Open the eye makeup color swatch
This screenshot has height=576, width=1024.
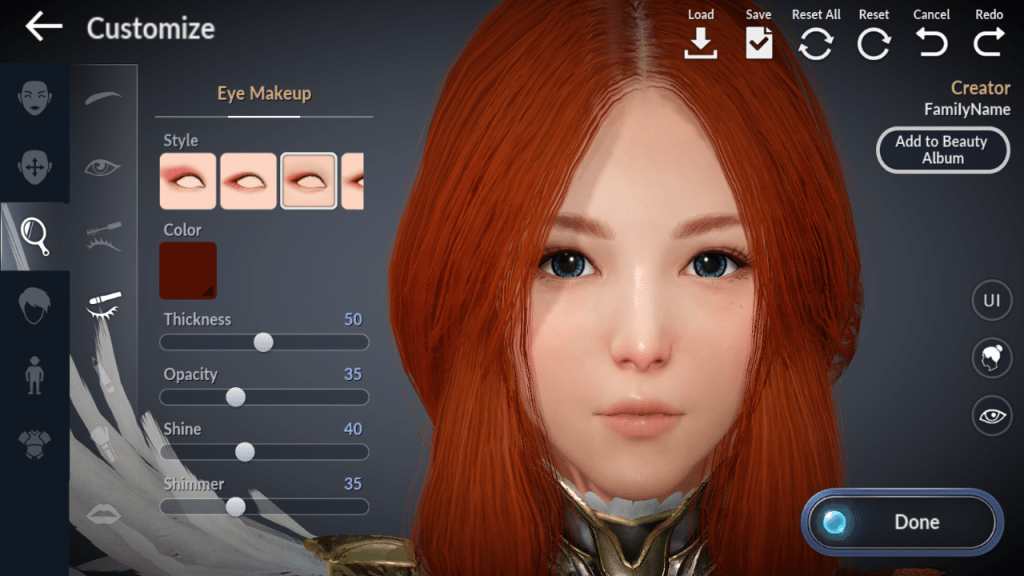point(188,270)
